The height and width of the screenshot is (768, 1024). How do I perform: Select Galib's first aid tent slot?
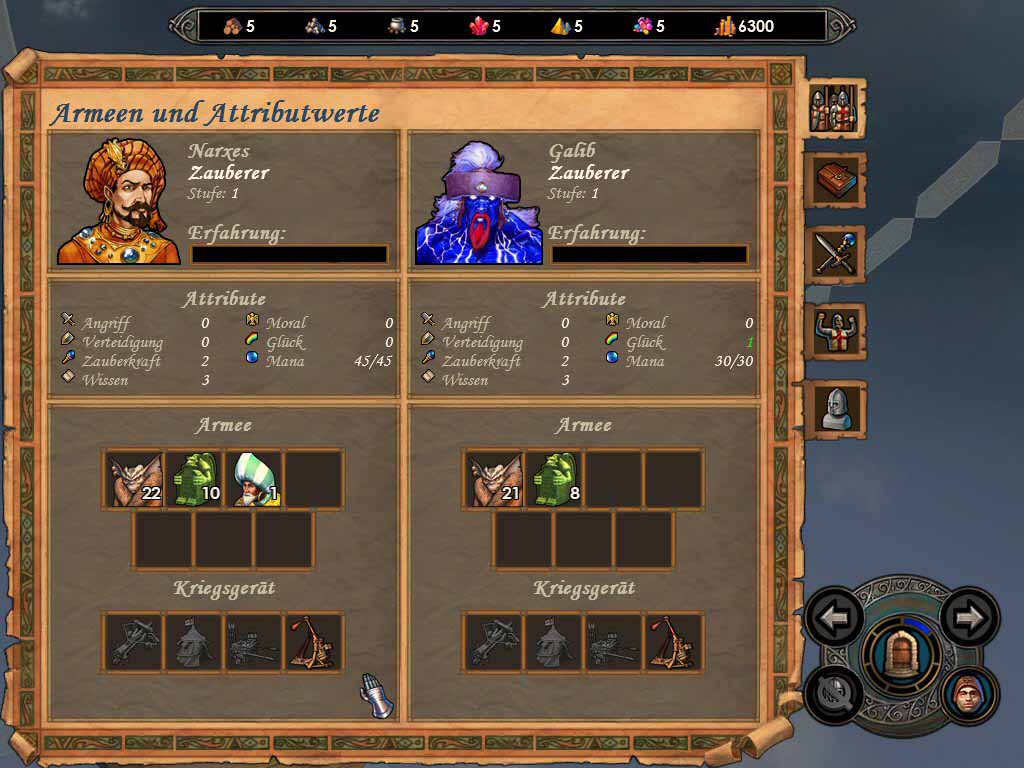[x=554, y=642]
